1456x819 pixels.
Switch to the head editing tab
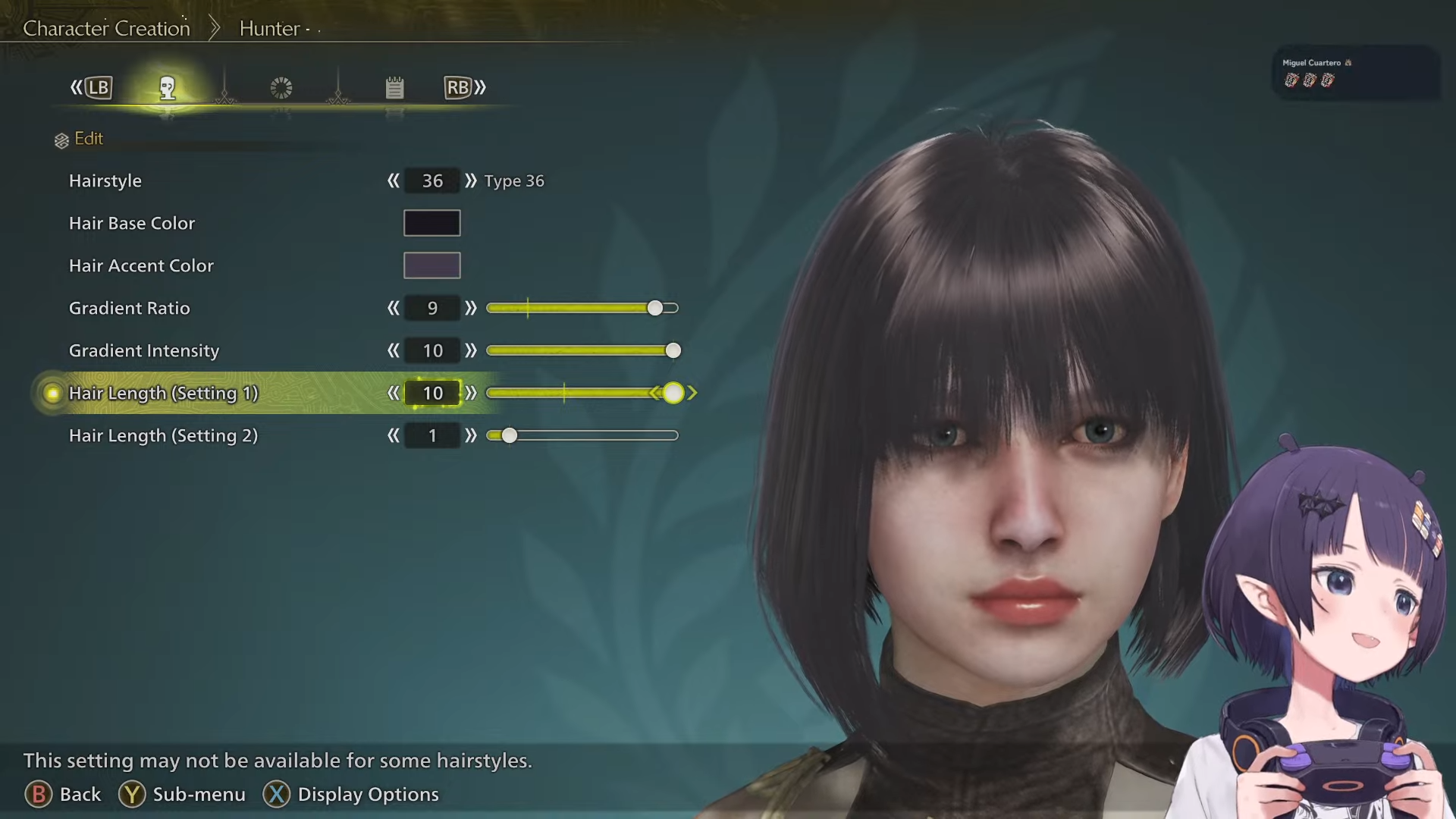(x=168, y=88)
